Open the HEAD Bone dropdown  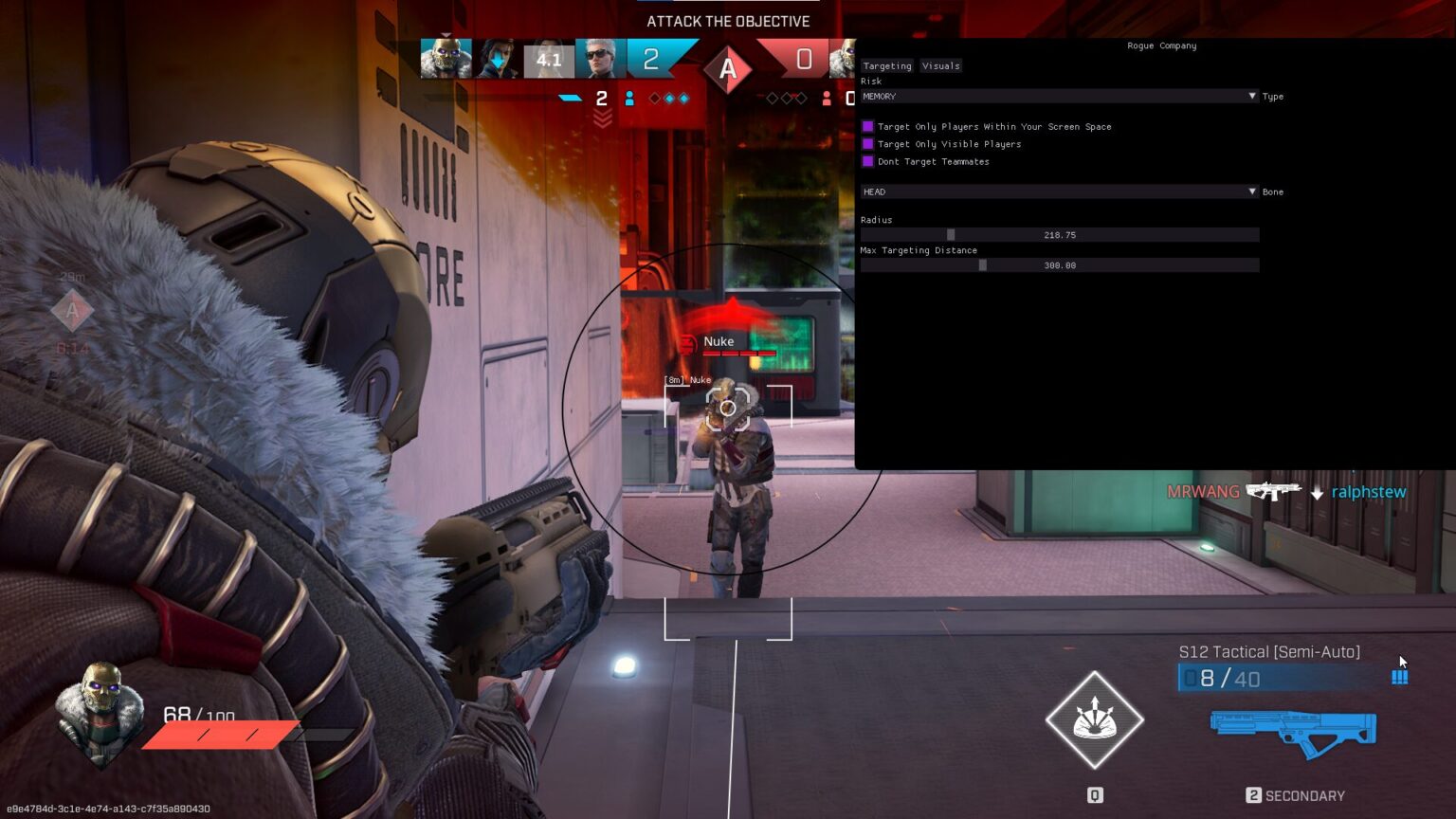pyautogui.click(x=1059, y=191)
